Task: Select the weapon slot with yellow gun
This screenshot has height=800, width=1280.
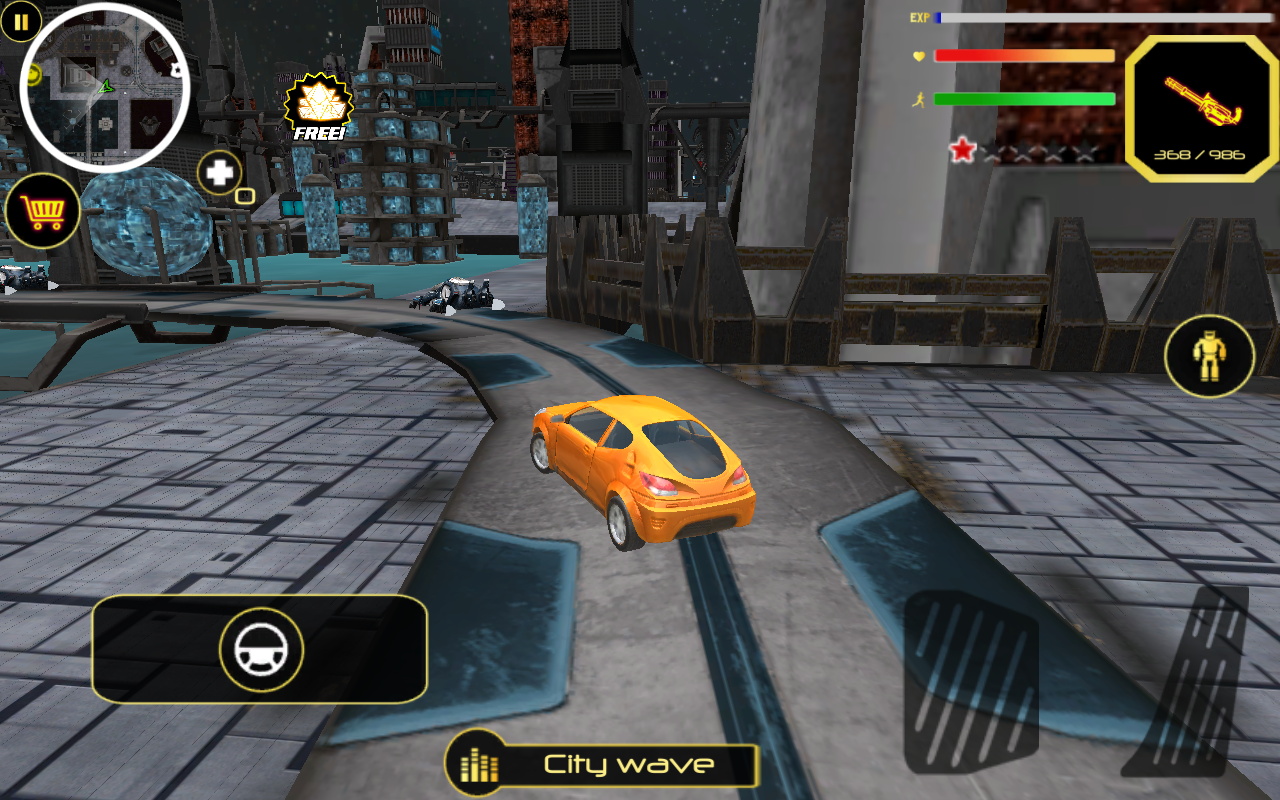Action: pos(1201,108)
